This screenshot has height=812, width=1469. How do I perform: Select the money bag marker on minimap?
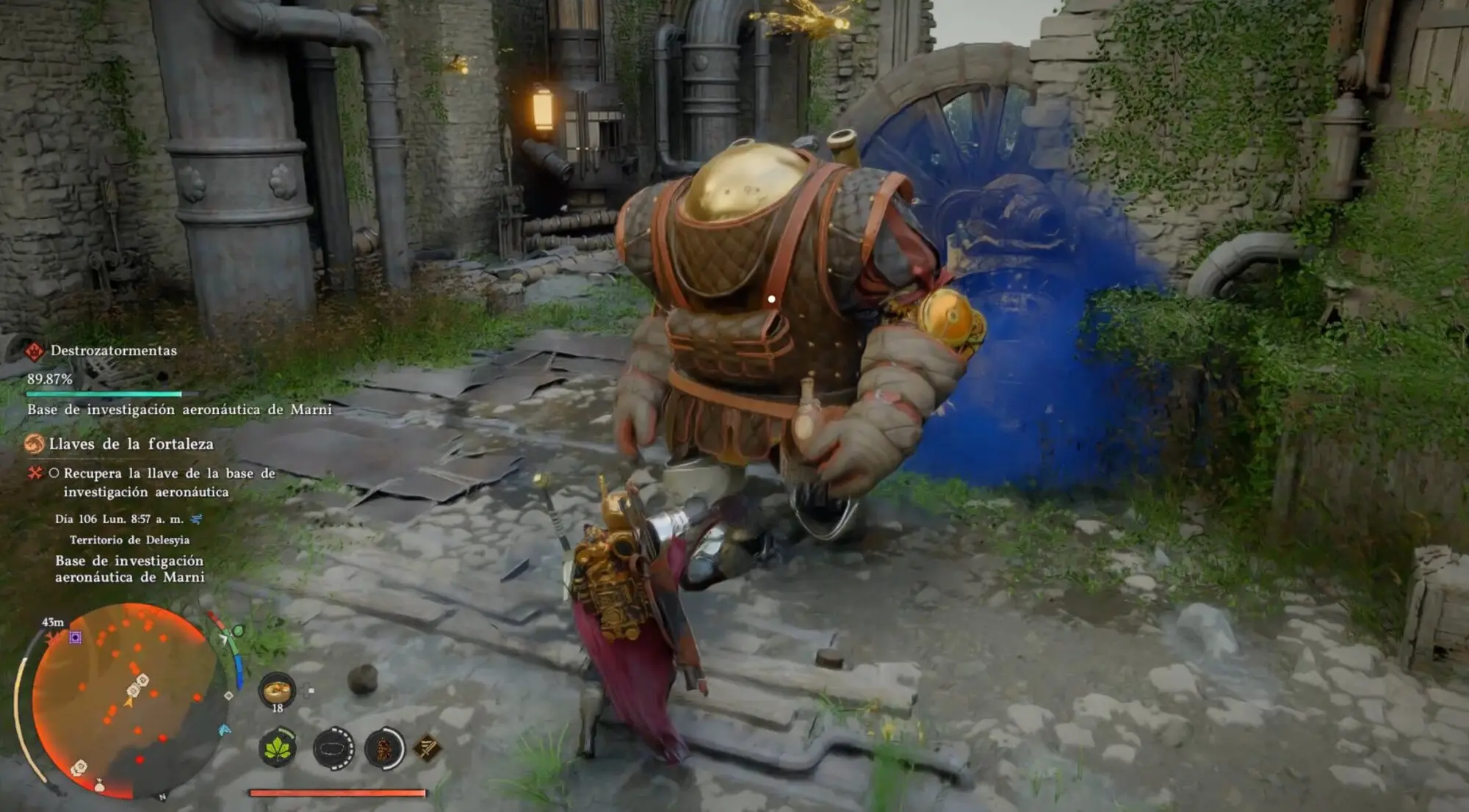click(99, 786)
